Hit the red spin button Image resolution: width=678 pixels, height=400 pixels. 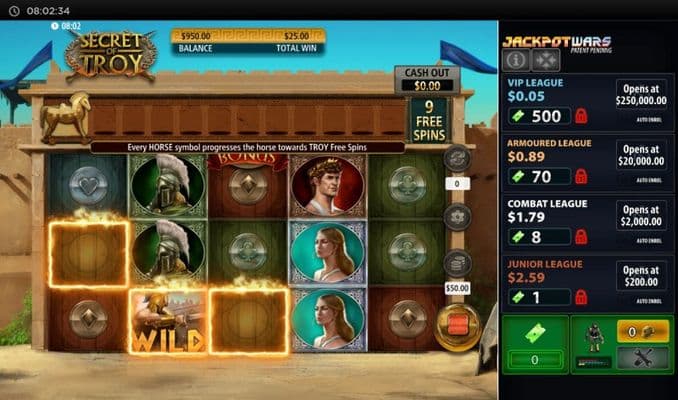456,325
